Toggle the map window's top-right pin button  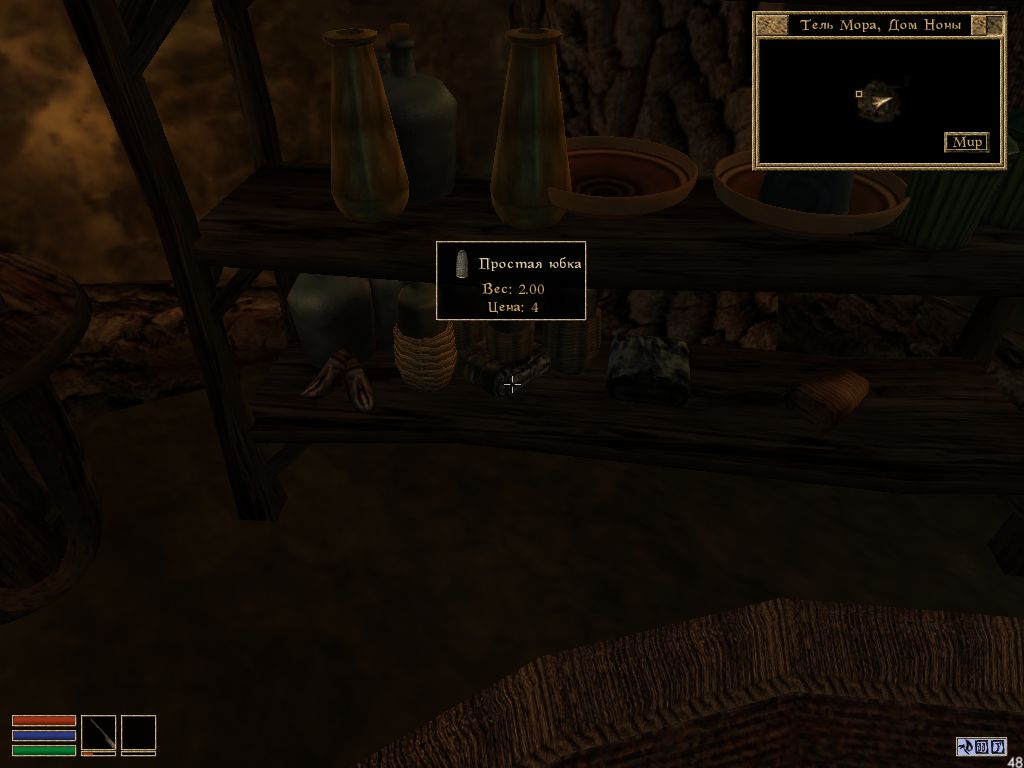point(992,24)
